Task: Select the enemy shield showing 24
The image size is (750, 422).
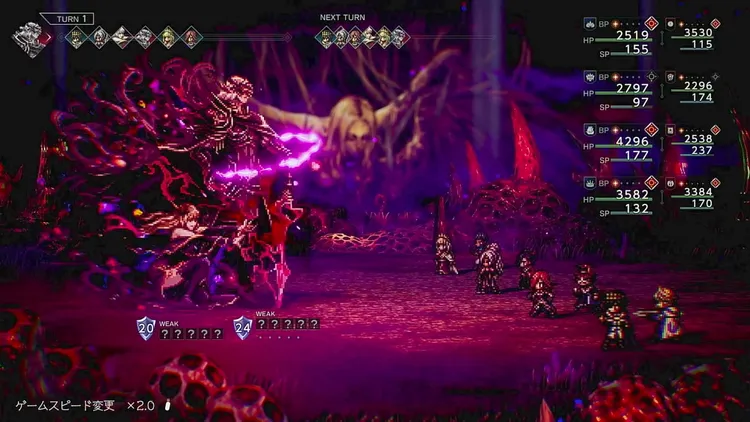Action: (243, 327)
